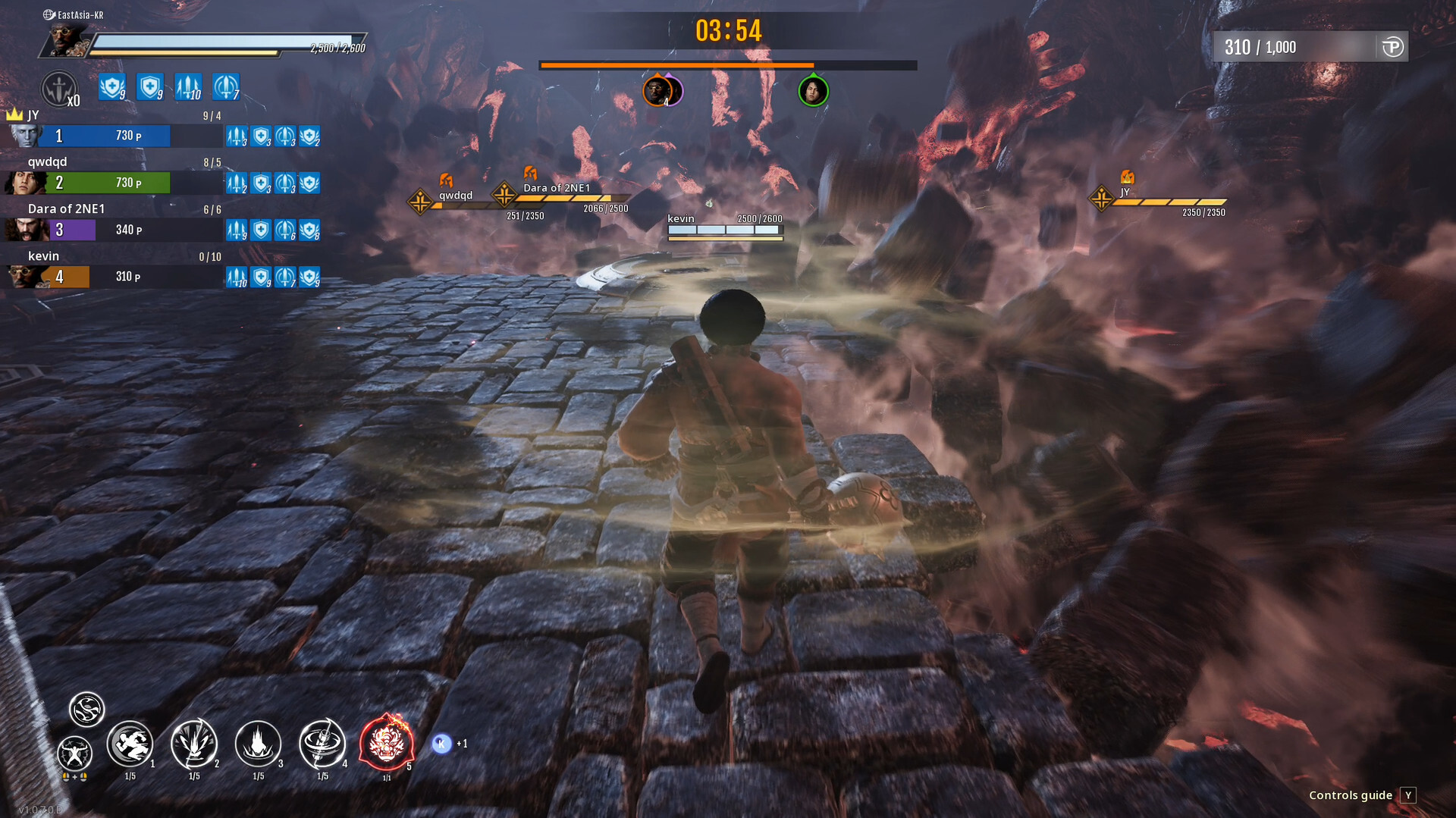The height and width of the screenshot is (818, 1456).
Task: Click the electrified jump ability icon
Action: pos(74,754)
